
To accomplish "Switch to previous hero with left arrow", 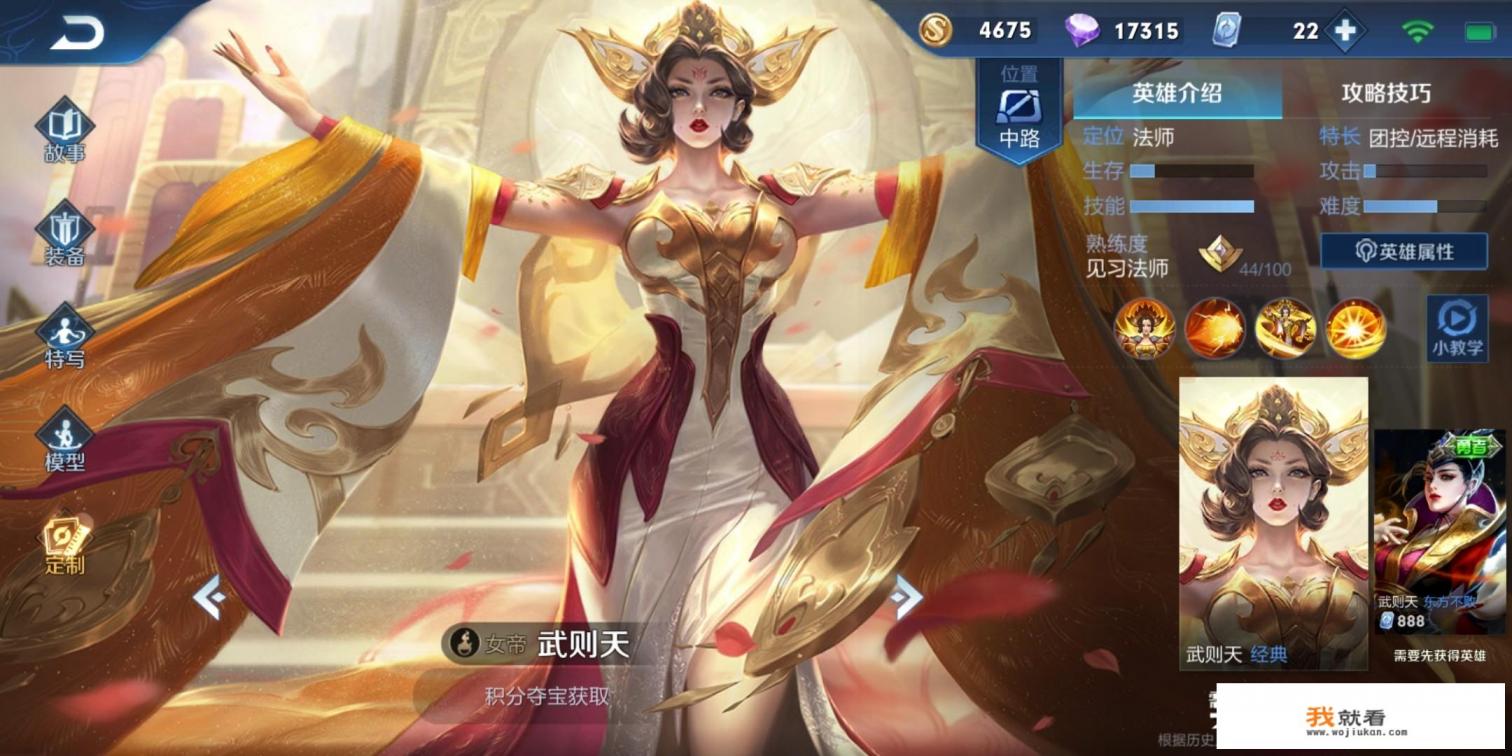I will pos(209,598).
